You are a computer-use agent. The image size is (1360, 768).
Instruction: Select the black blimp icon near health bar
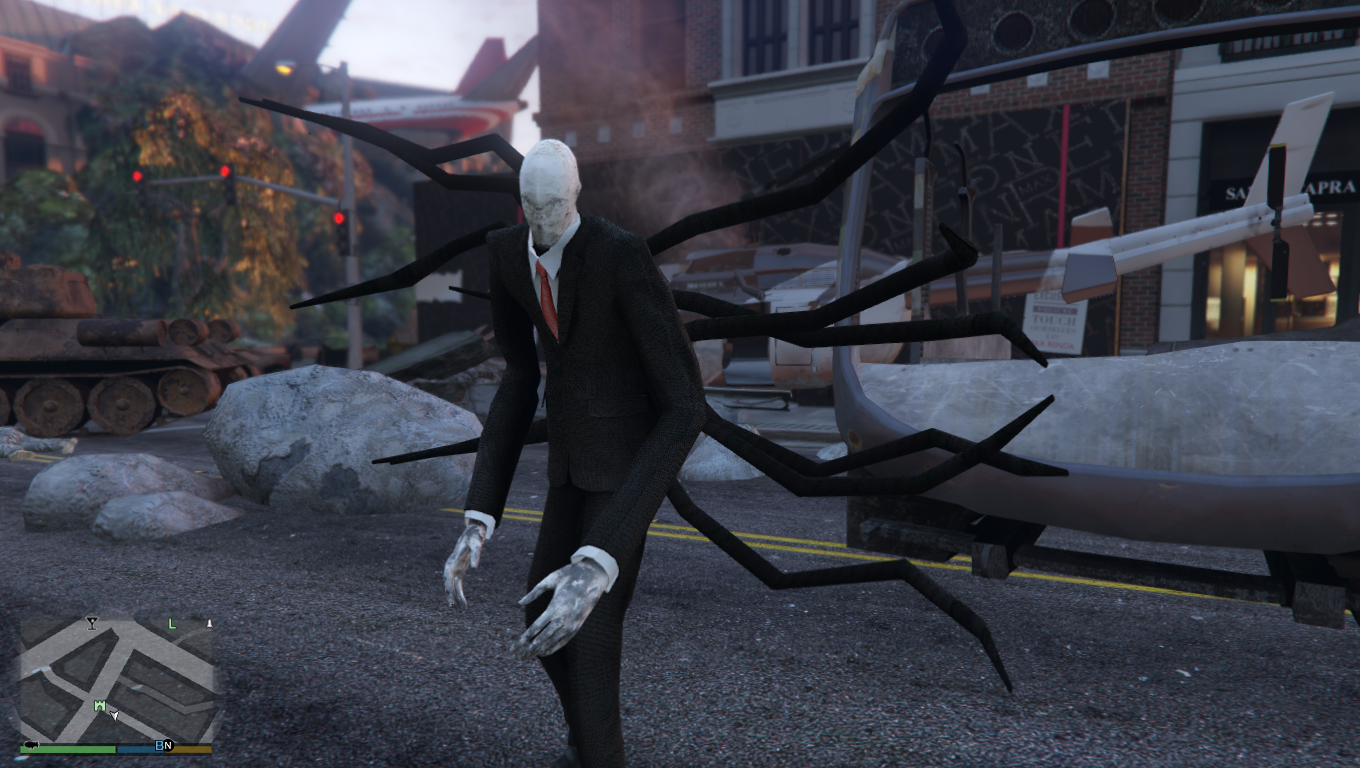pyautogui.click(x=32, y=745)
